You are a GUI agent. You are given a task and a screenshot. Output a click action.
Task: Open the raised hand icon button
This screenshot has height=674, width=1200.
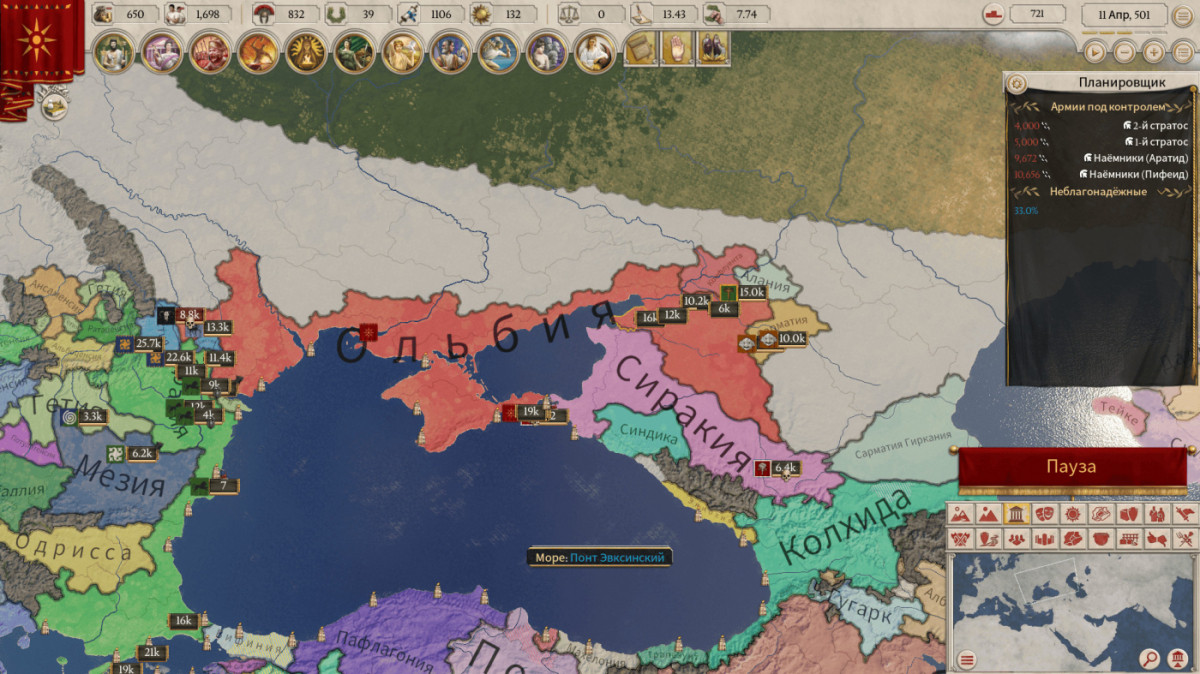point(677,48)
